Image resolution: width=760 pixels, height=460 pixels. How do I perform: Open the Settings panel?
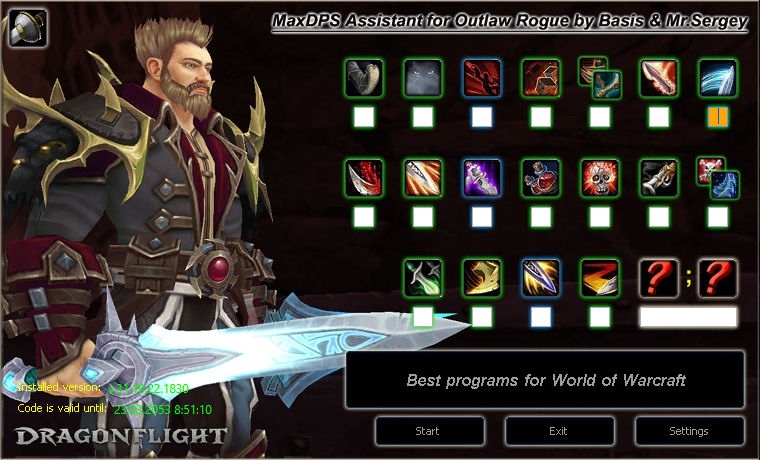coord(690,431)
